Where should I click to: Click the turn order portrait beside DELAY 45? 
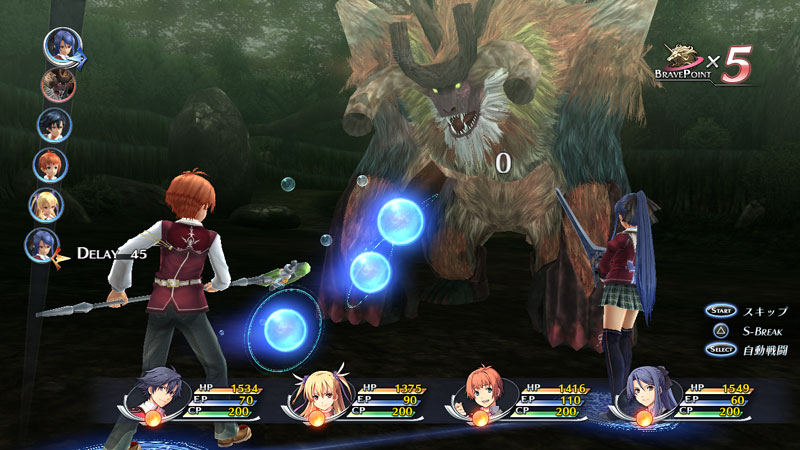click(x=42, y=246)
